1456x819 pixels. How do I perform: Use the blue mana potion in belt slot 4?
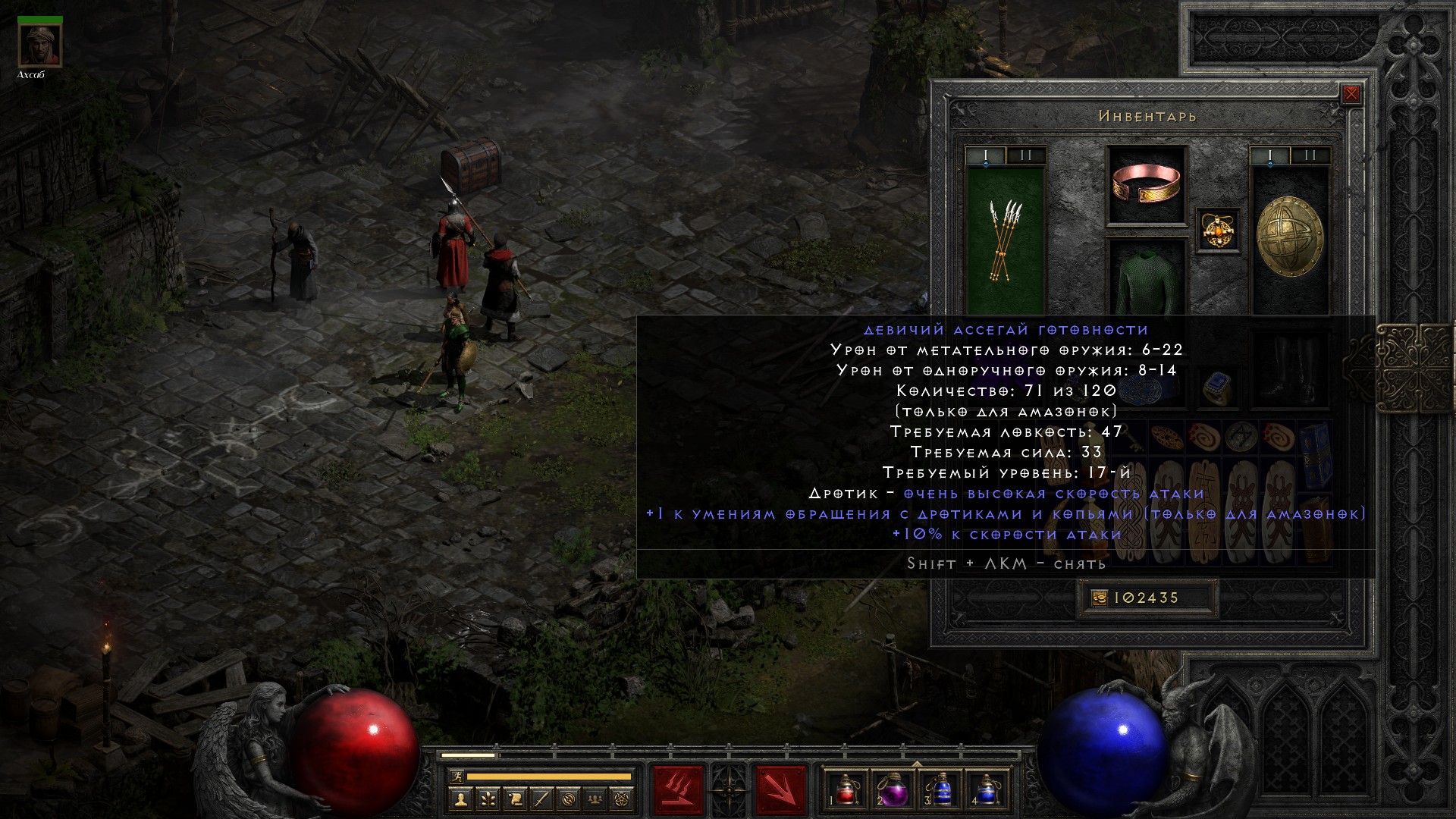point(986,789)
